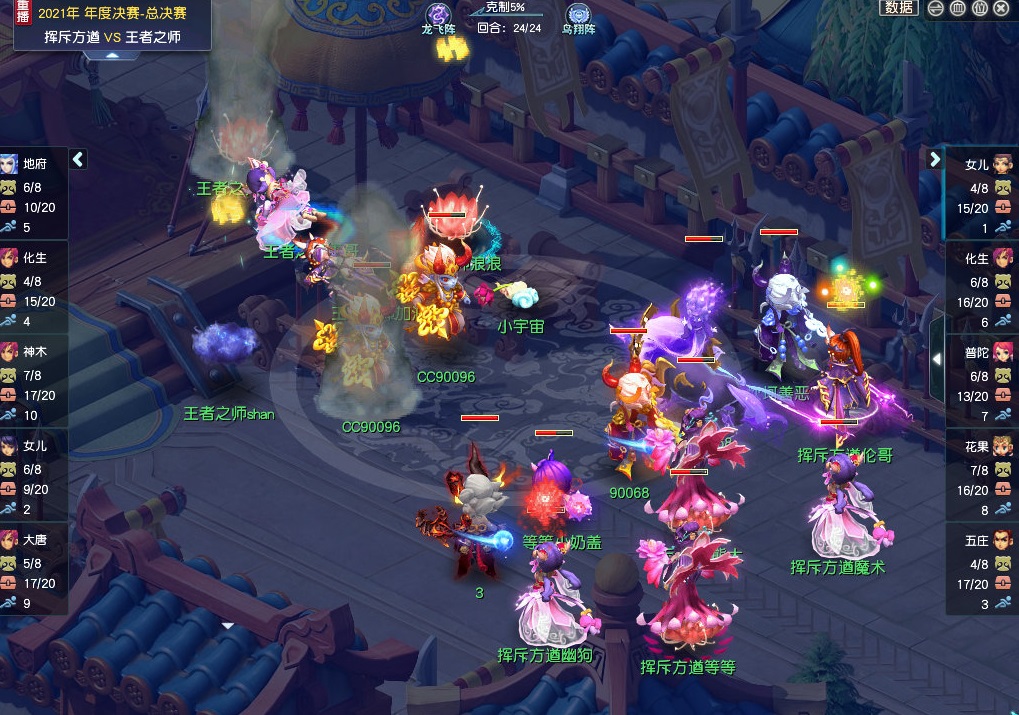This screenshot has height=715, width=1019.
Task: Toggle the 血 health display button
Action: 958,8
